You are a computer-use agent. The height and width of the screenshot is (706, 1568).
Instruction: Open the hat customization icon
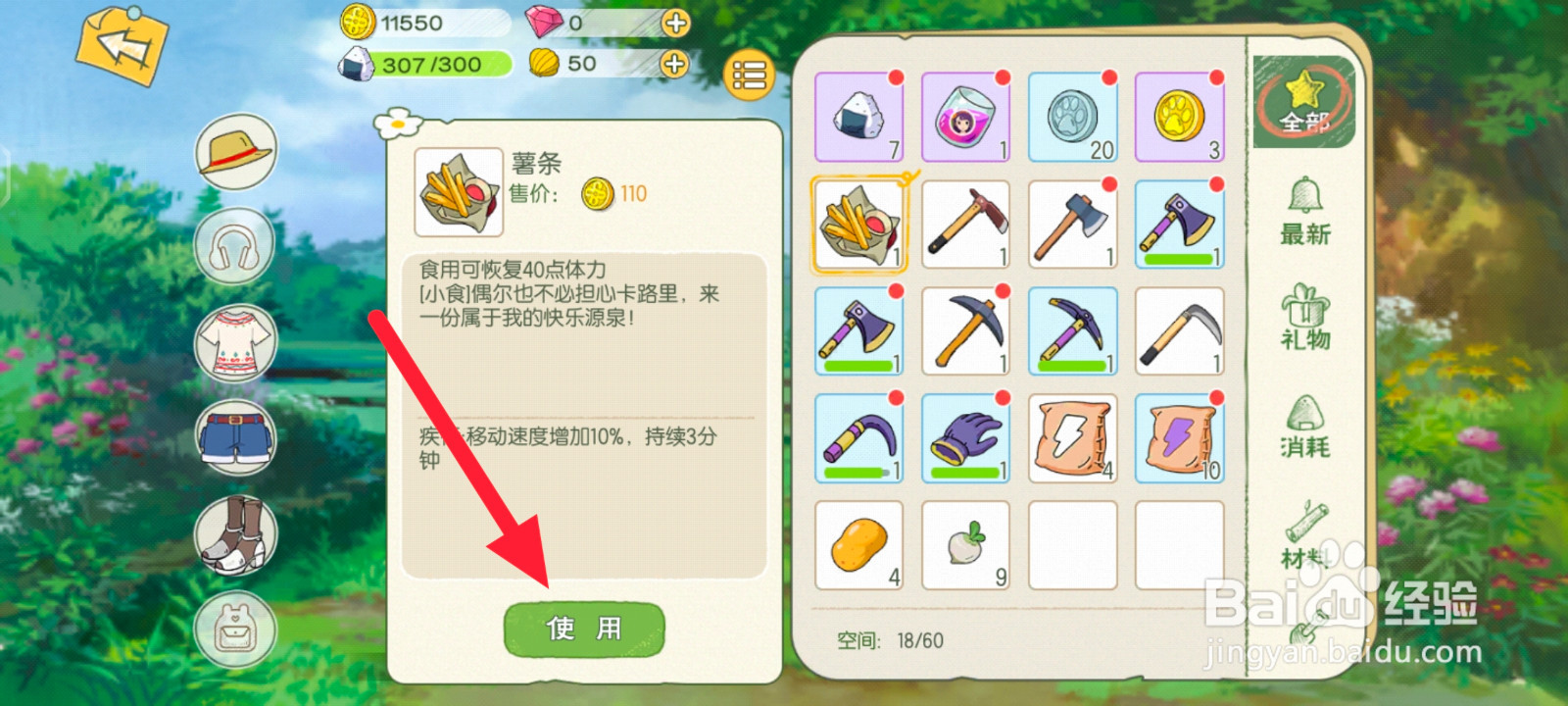[x=234, y=150]
